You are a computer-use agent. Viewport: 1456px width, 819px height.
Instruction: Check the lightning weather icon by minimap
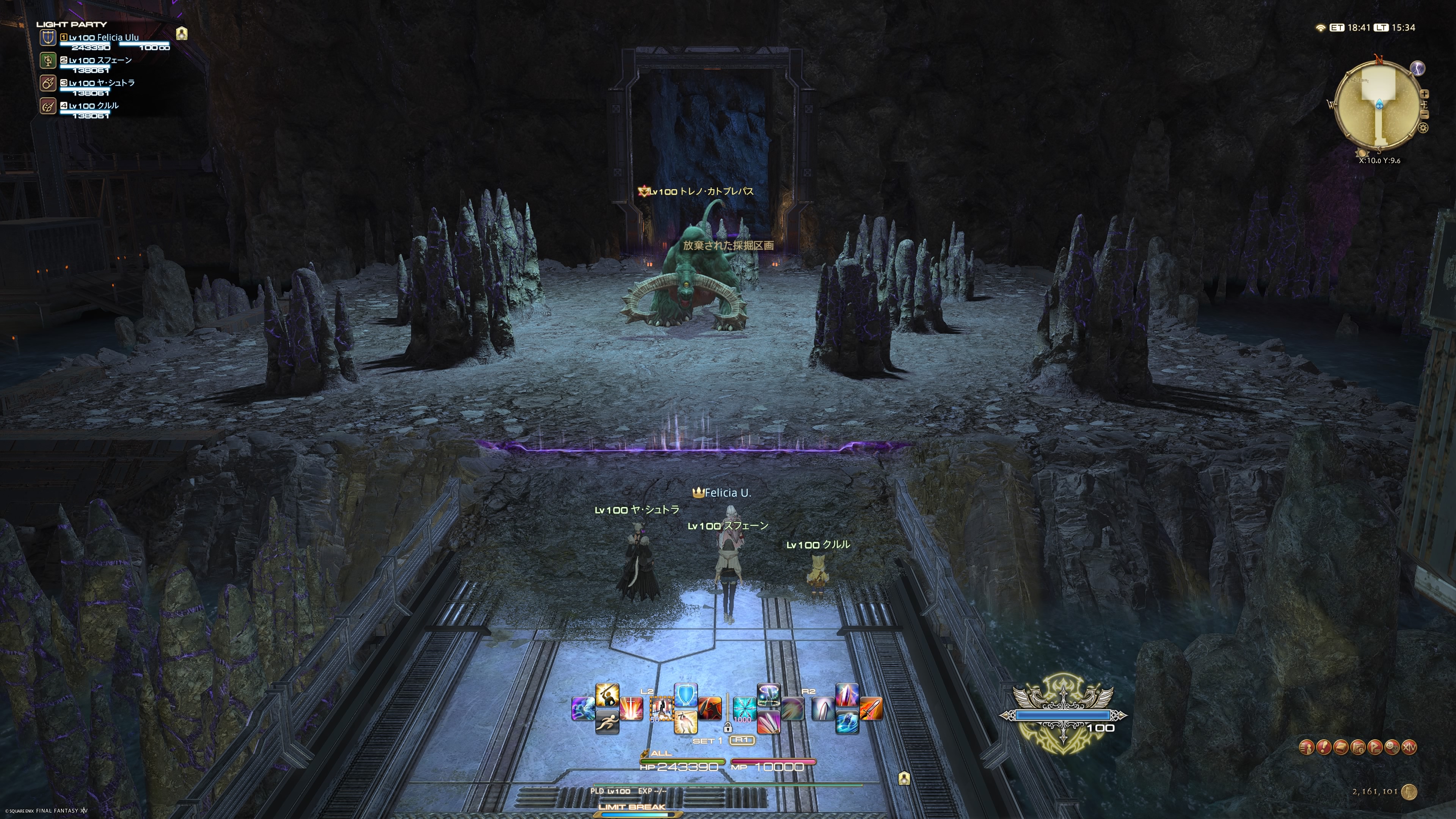[x=1418, y=68]
